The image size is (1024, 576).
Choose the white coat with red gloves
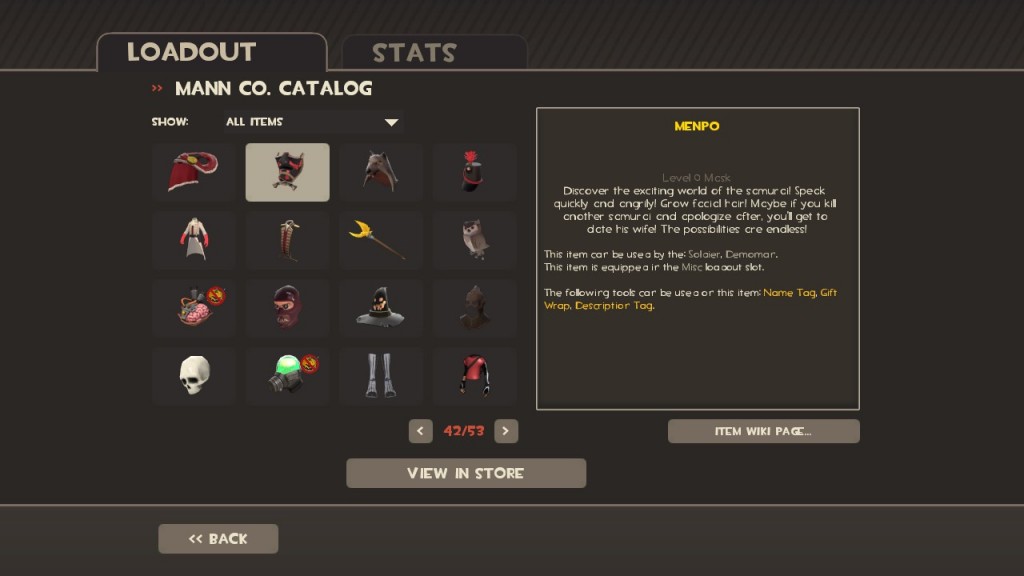tap(193, 240)
